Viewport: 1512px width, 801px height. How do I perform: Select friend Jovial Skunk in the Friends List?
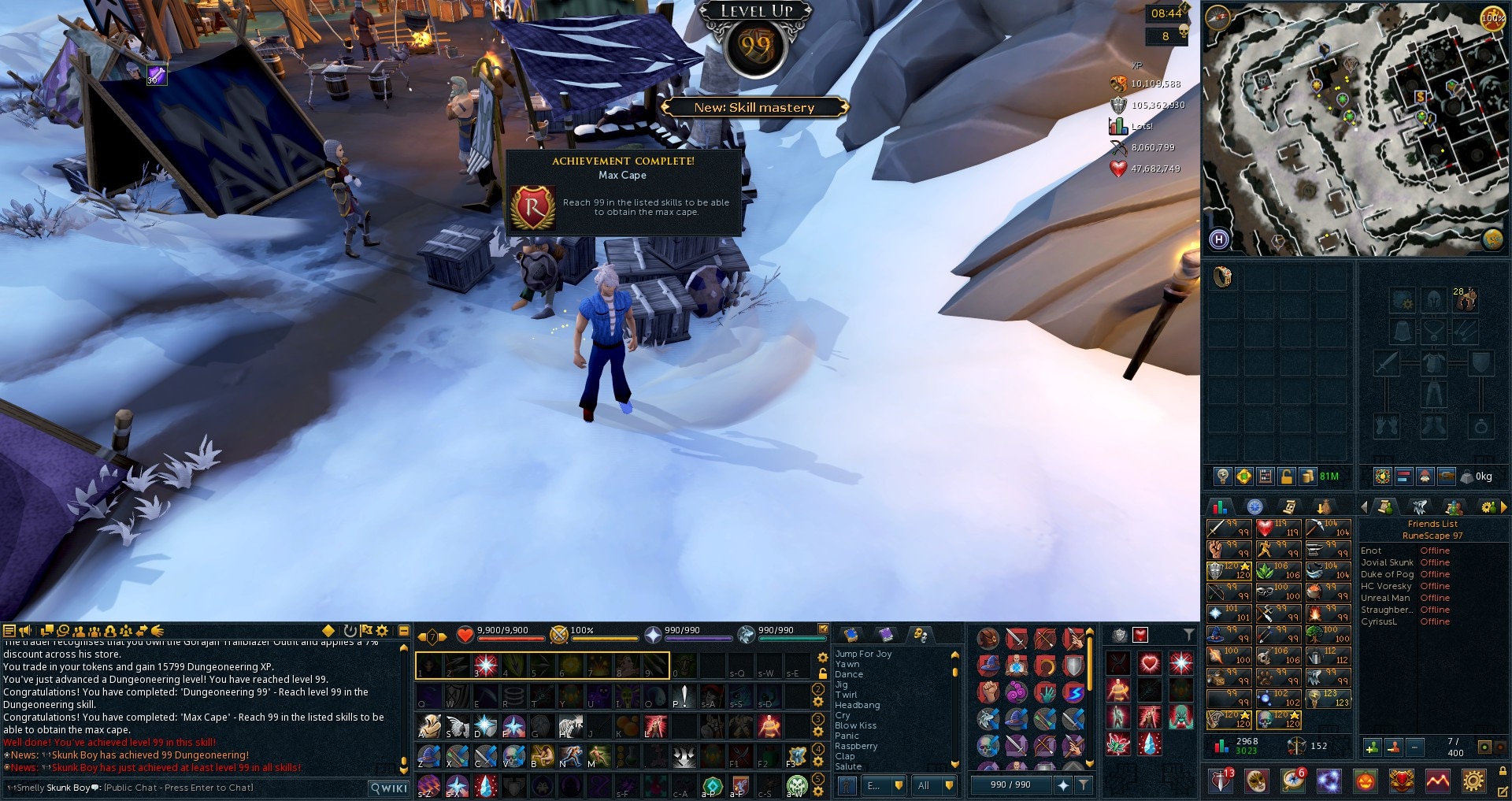pos(1387,562)
